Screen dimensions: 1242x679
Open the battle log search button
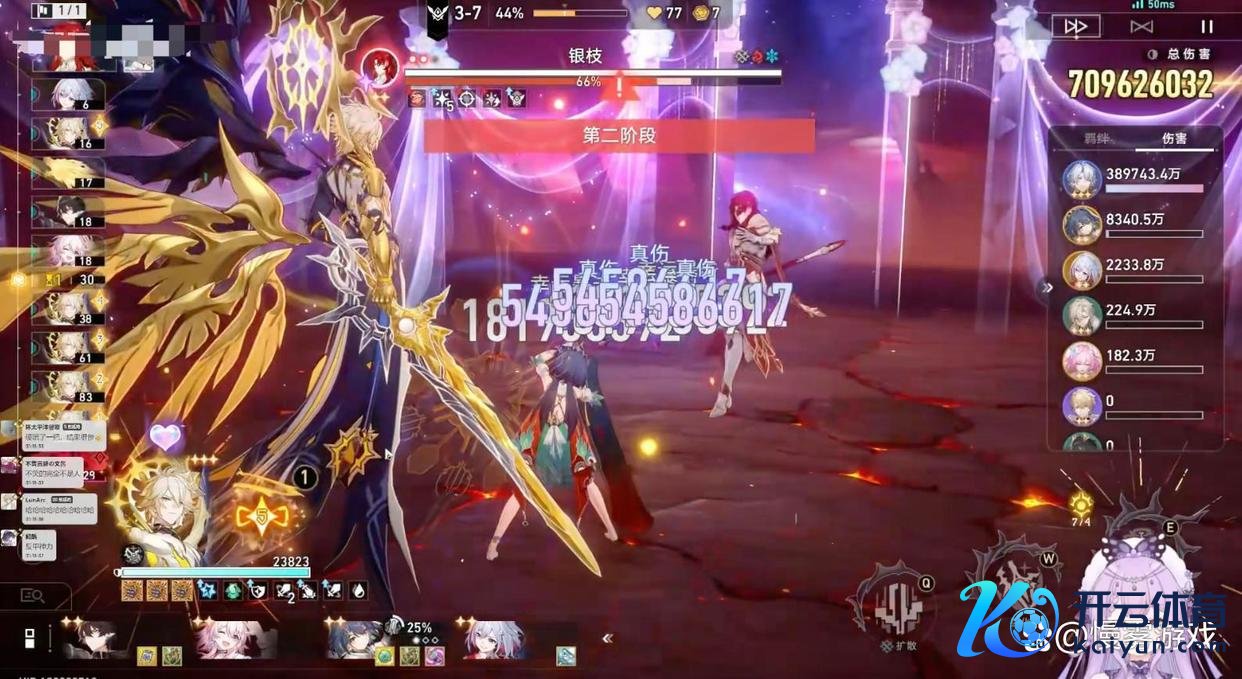[33, 596]
